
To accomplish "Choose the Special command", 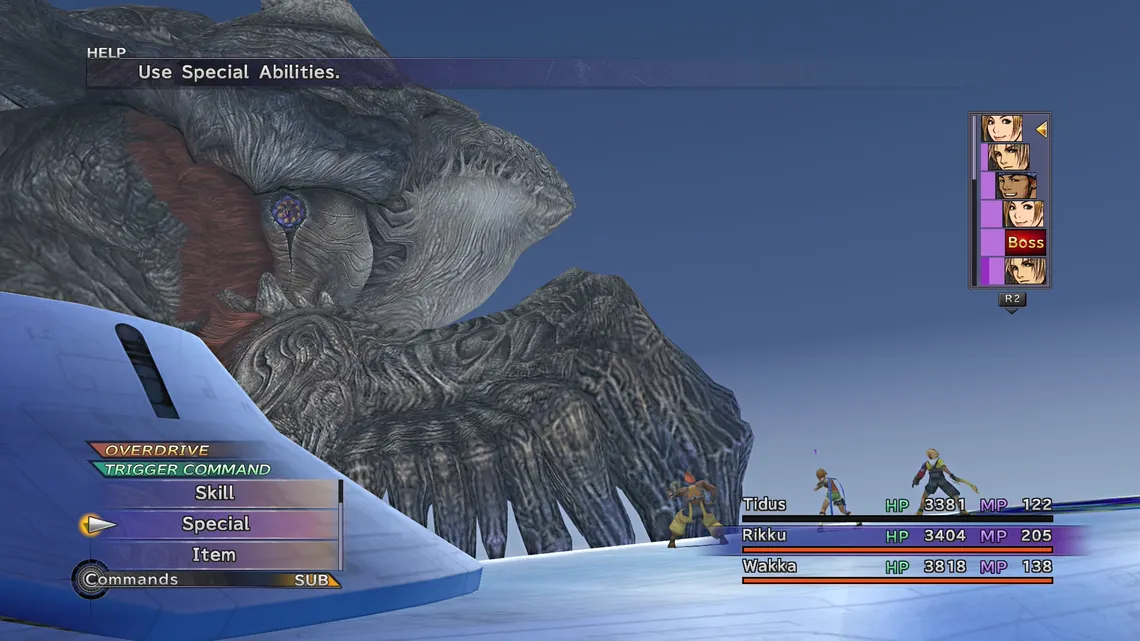I will [x=215, y=524].
